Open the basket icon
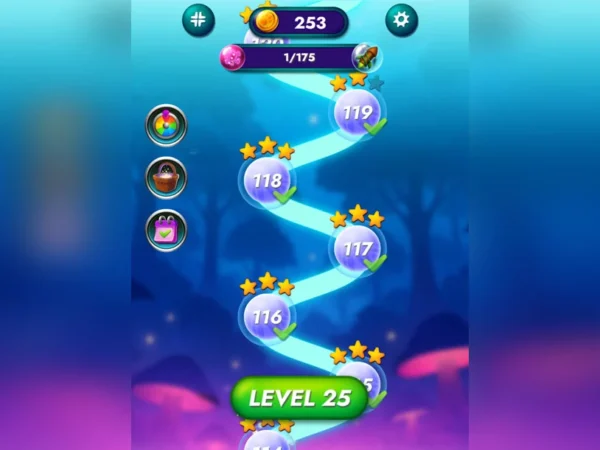Screen dimensions: 600x450 pyautogui.click(x=166, y=178)
